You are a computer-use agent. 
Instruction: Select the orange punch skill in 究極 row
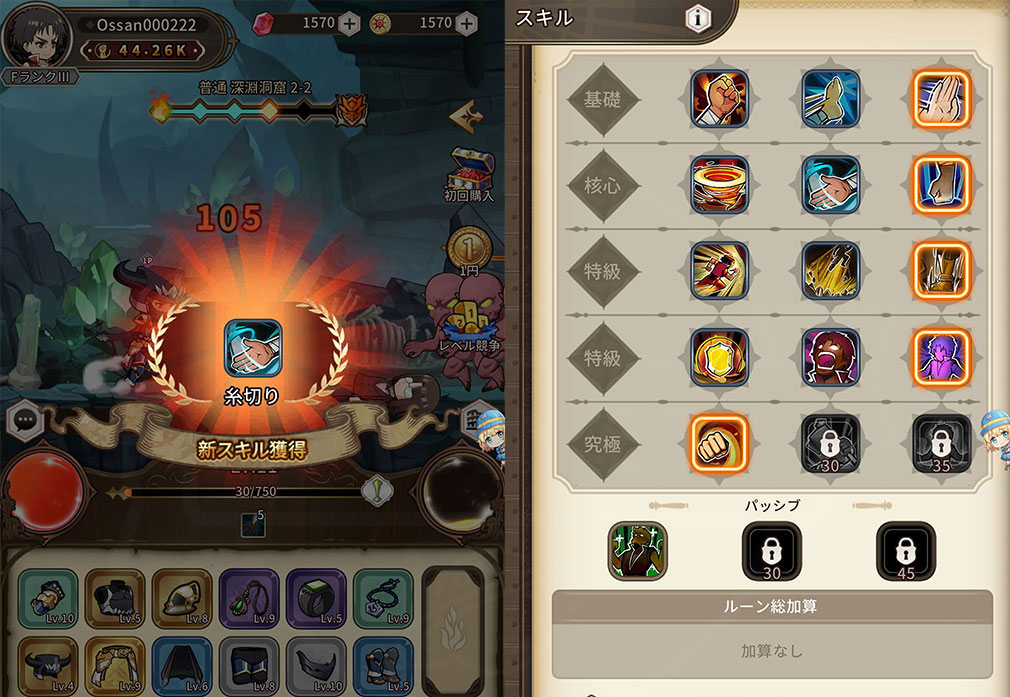tap(719, 443)
